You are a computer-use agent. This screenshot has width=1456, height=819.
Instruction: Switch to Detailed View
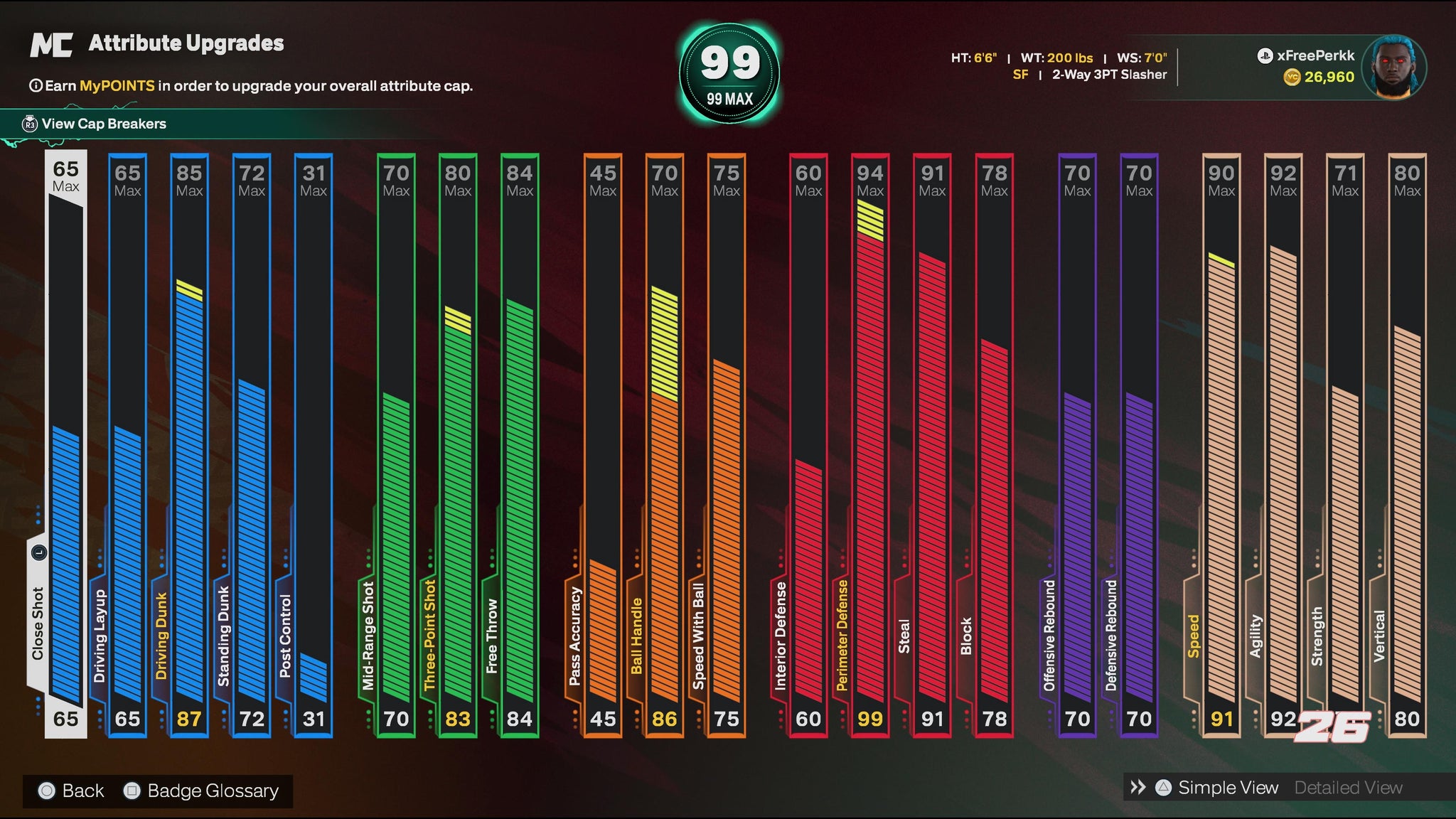pos(1348,788)
